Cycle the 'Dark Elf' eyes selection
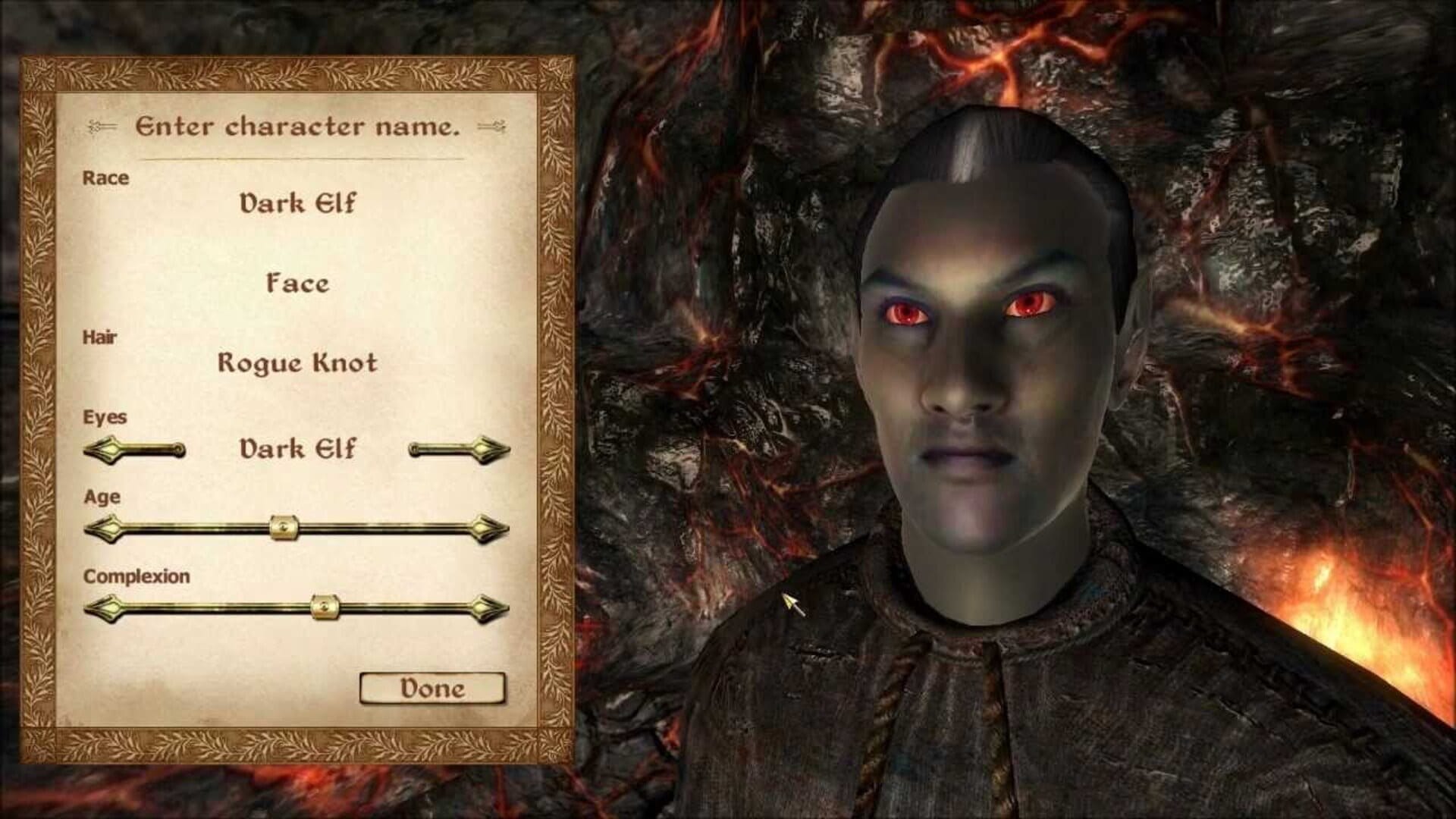This screenshot has width=1456, height=819. point(296,450)
